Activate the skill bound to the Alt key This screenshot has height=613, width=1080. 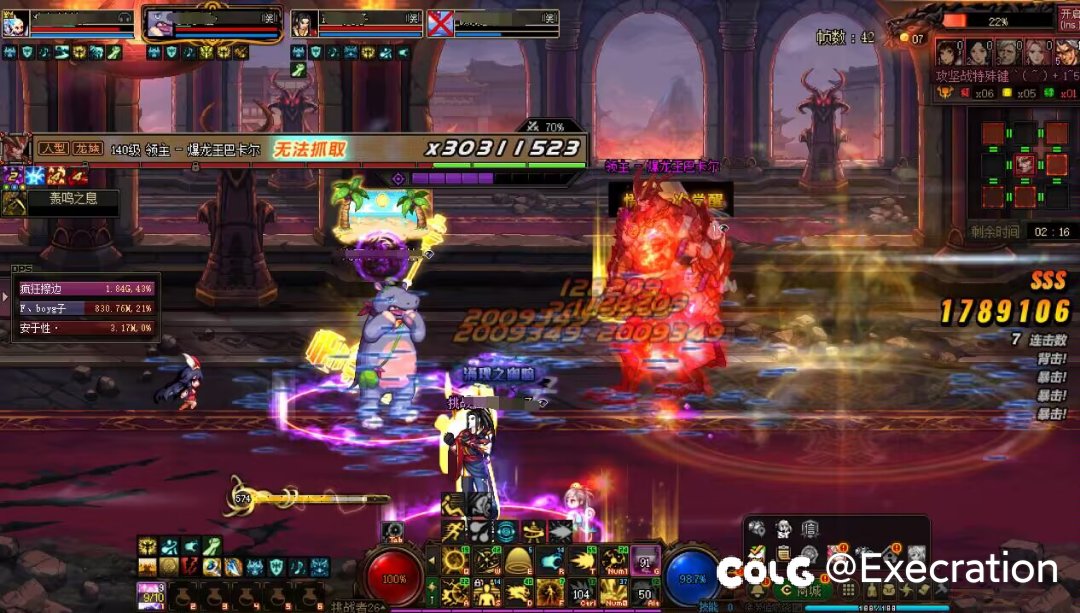pyautogui.click(x=645, y=592)
